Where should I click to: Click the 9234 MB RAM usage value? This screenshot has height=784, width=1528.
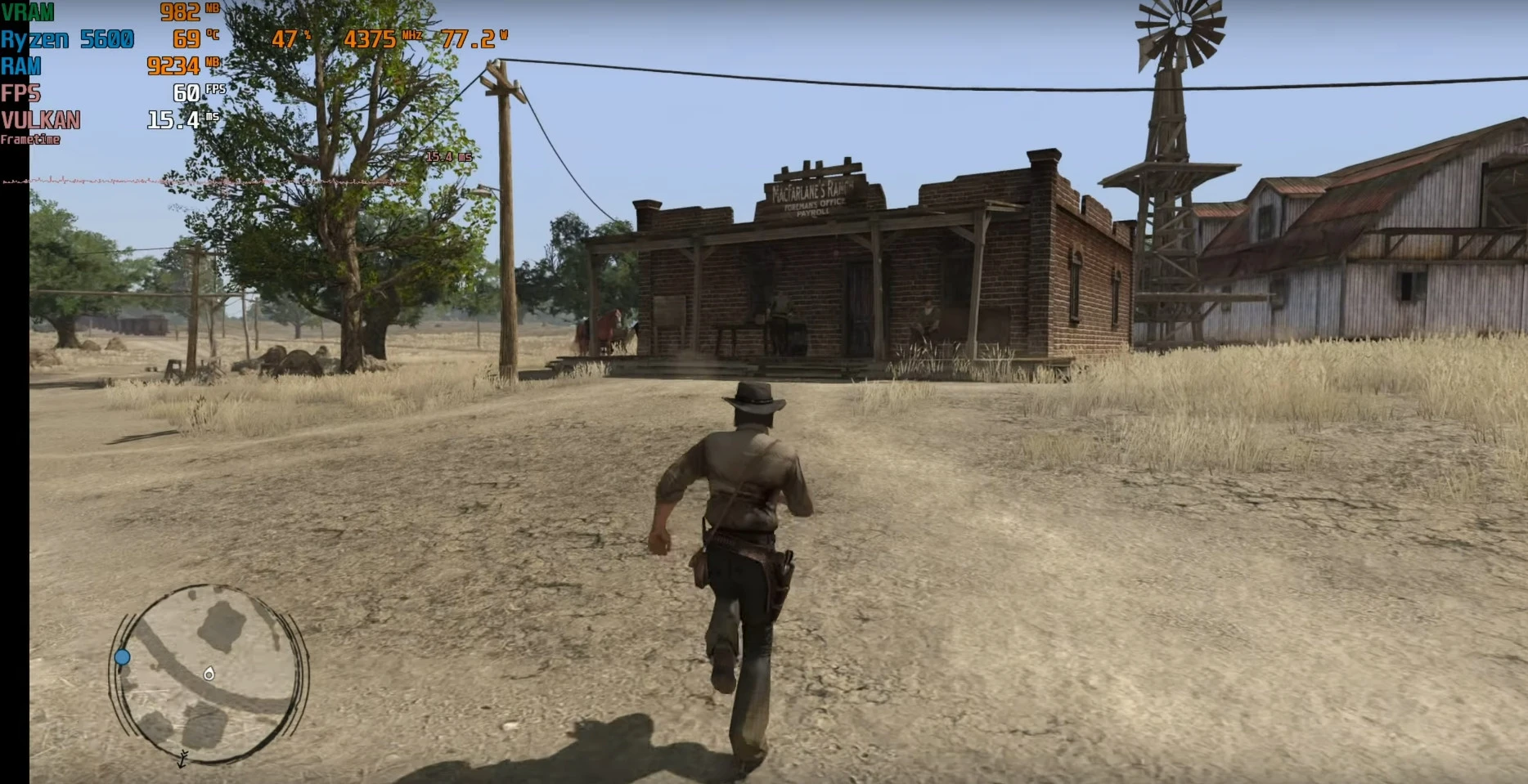pos(172,65)
